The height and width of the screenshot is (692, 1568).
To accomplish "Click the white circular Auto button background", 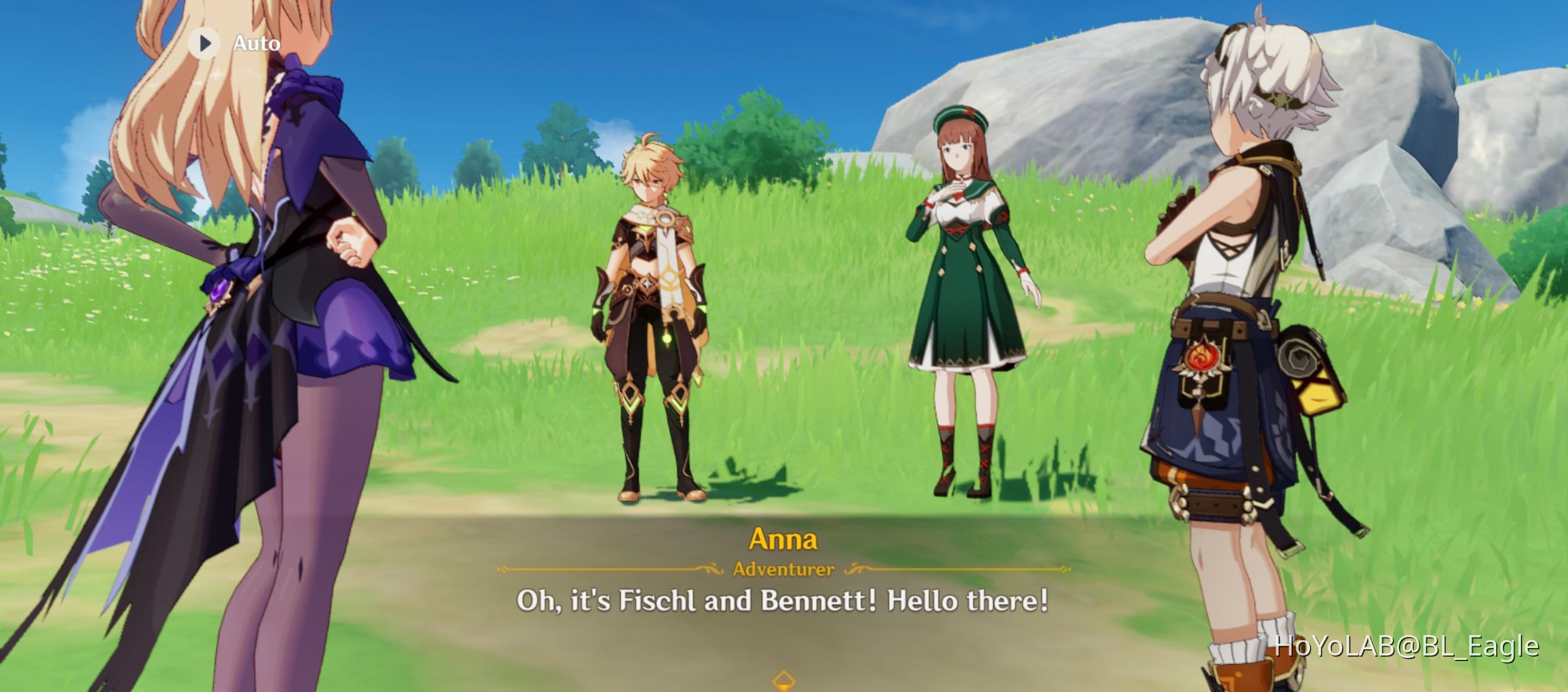I will pyautogui.click(x=204, y=43).
